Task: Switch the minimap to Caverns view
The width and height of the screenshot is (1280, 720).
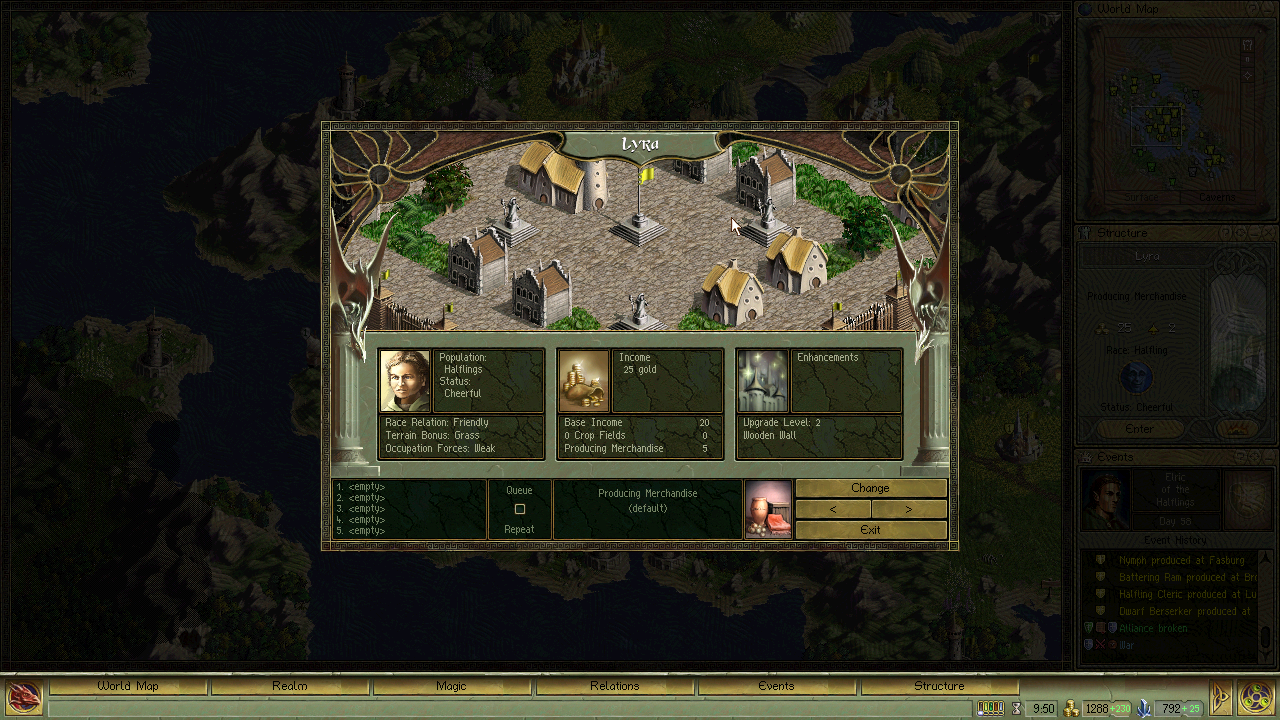Action: coord(1216,197)
